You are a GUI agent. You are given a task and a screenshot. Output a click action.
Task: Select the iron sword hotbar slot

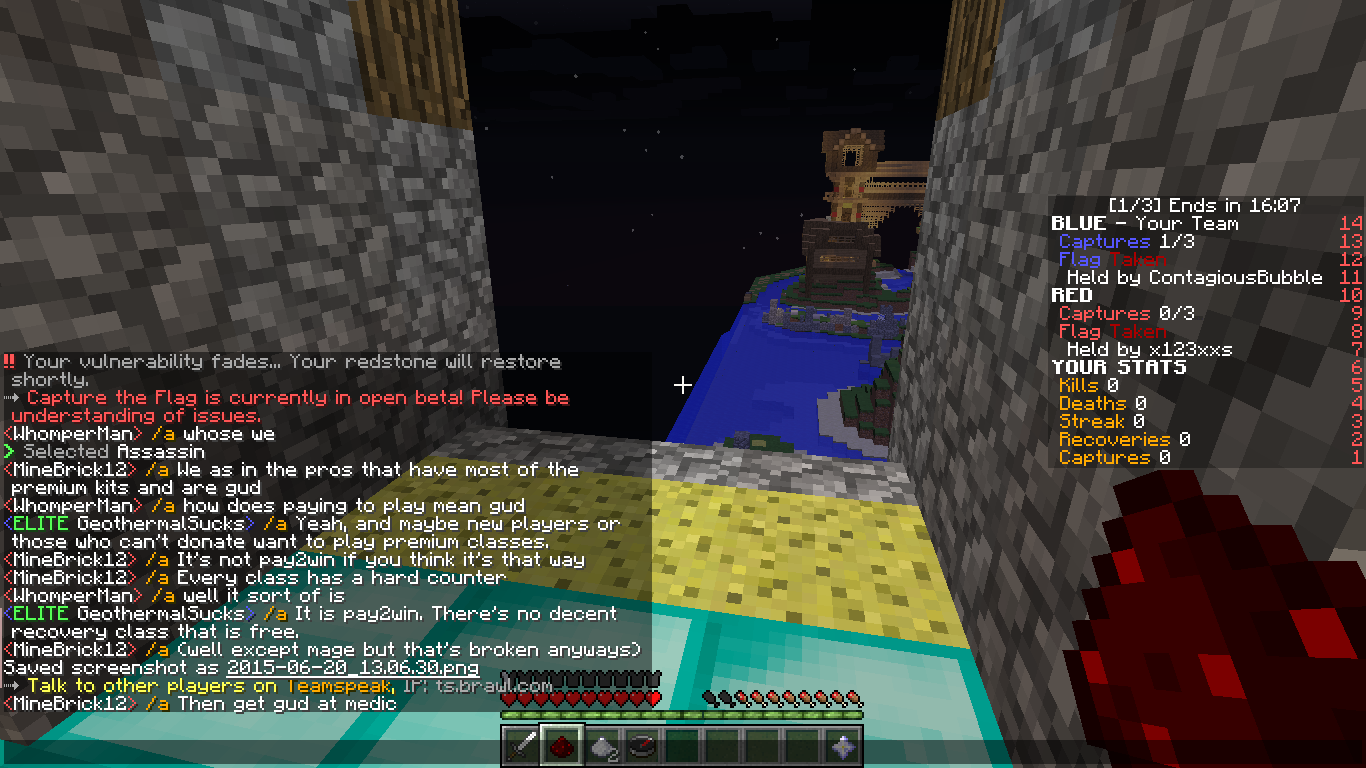pos(521,746)
